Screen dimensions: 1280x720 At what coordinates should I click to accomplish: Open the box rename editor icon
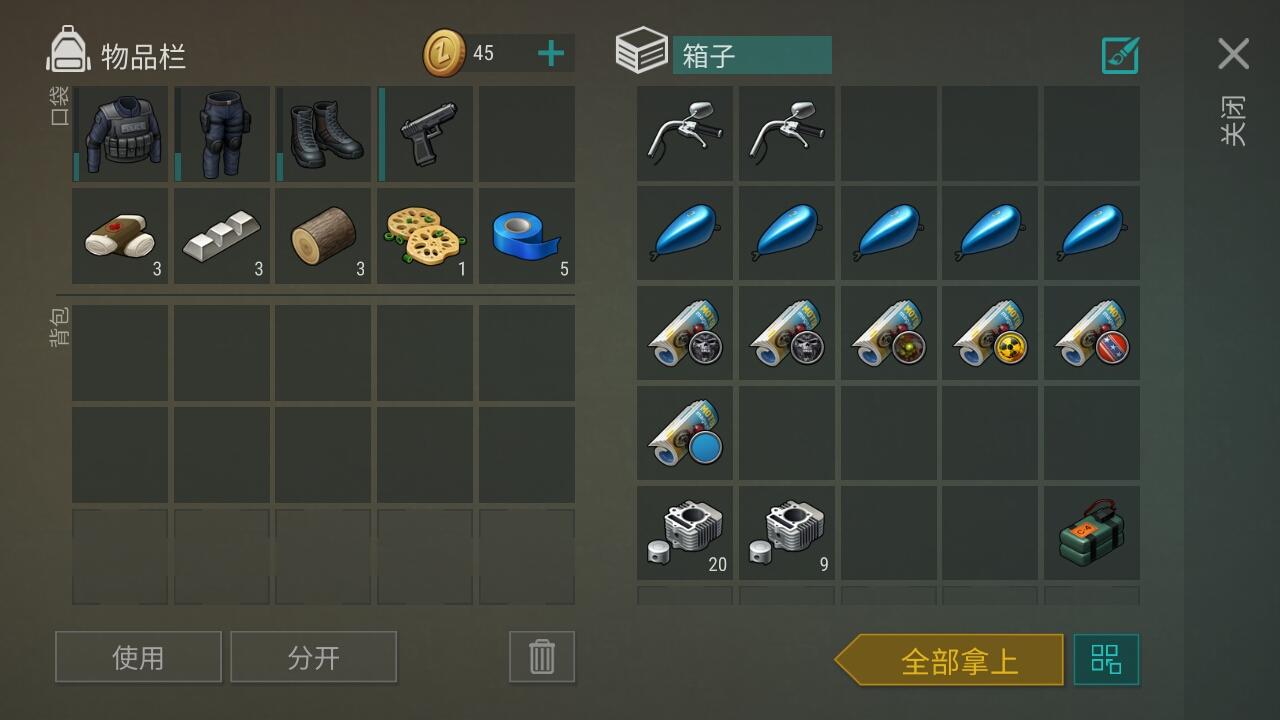pyautogui.click(x=1120, y=55)
